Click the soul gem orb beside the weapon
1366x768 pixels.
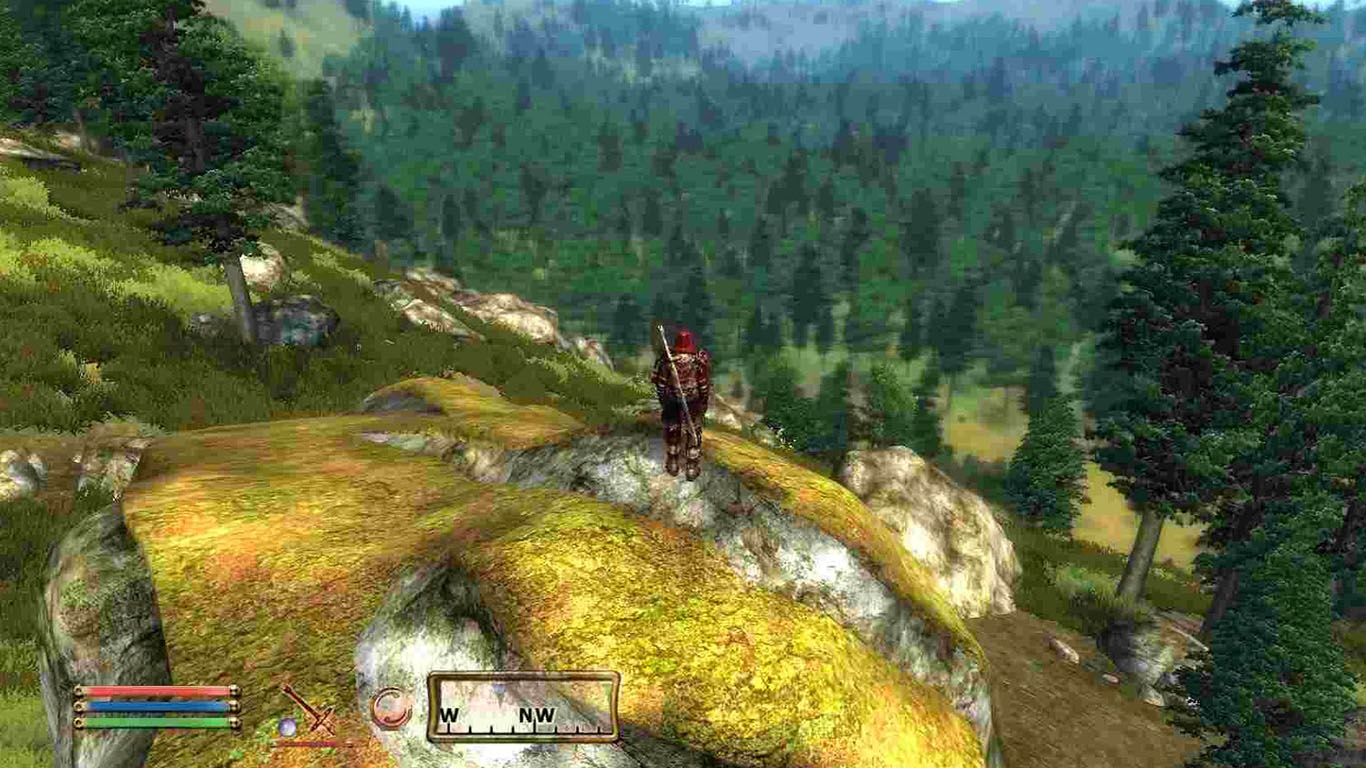tap(287, 725)
